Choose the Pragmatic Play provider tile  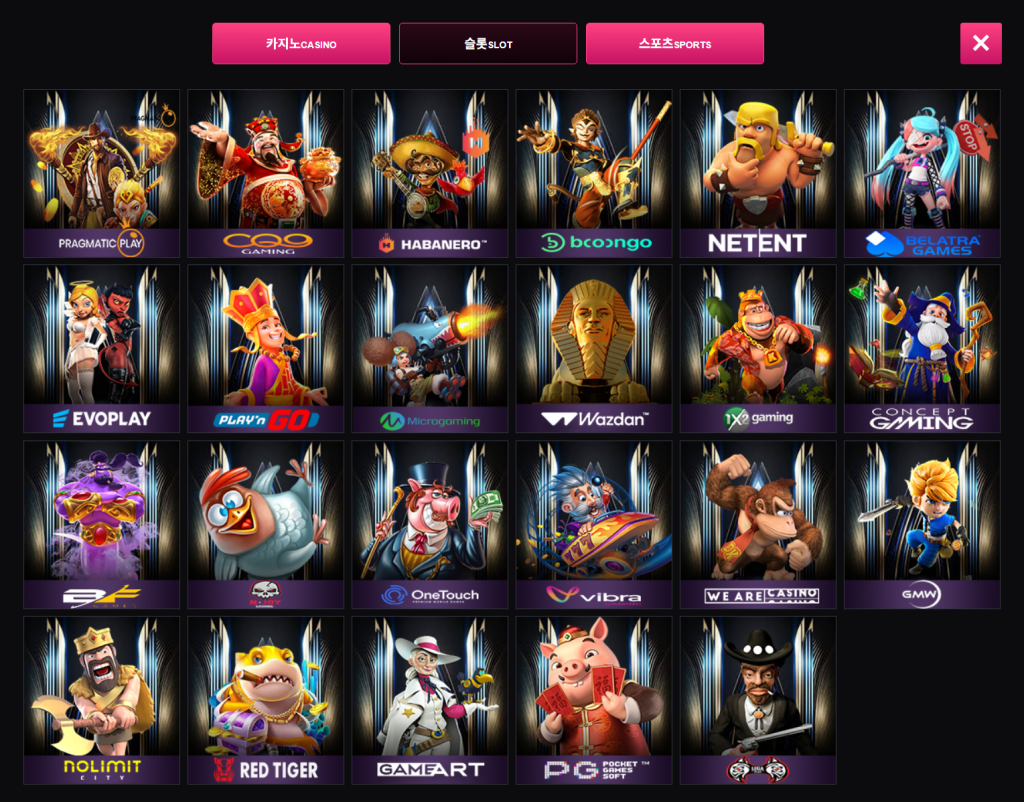pyautogui.click(x=102, y=174)
